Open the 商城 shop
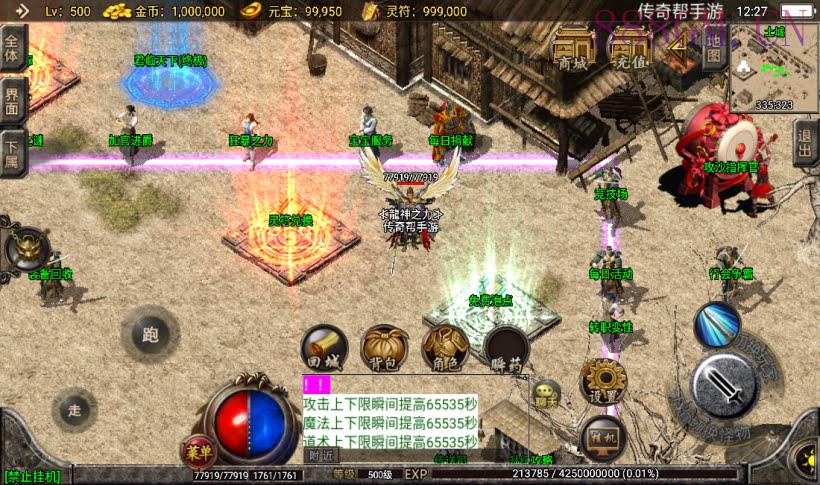820x485 pixels. [x=573, y=47]
